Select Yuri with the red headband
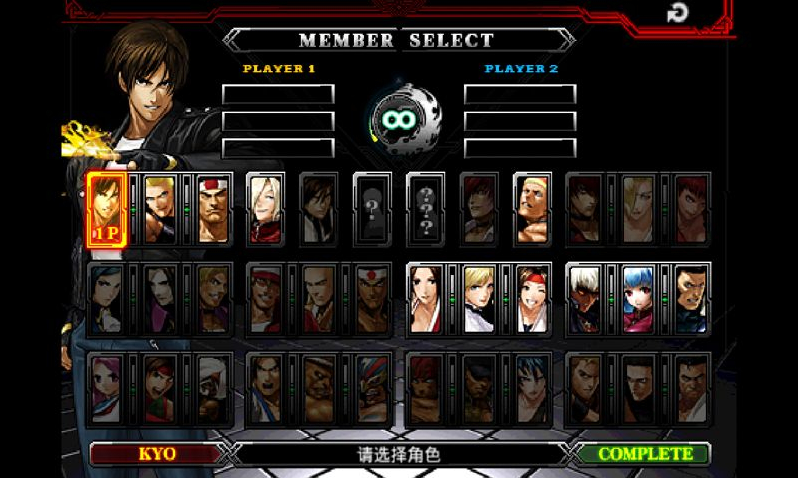The height and width of the screenshot is (478, 798). coord(532,298)
